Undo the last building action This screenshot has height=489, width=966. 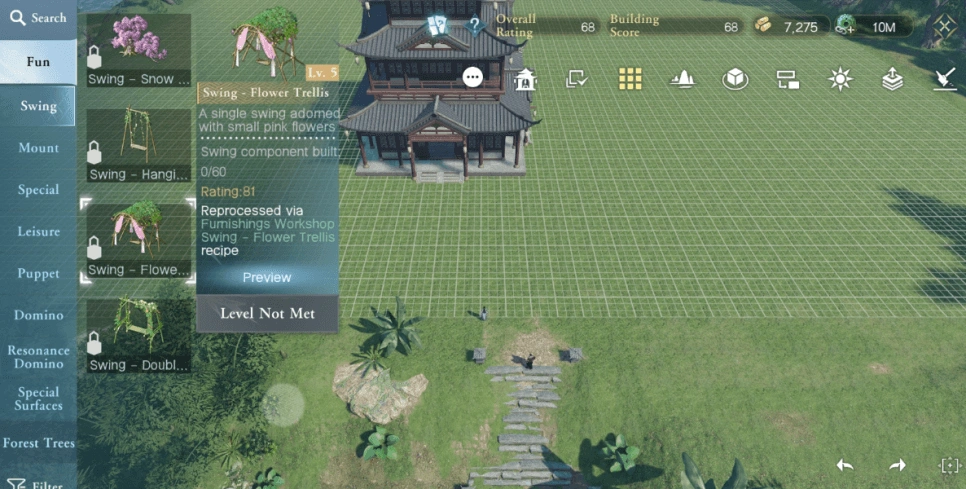pyautogui.click(x=845, y=465)
